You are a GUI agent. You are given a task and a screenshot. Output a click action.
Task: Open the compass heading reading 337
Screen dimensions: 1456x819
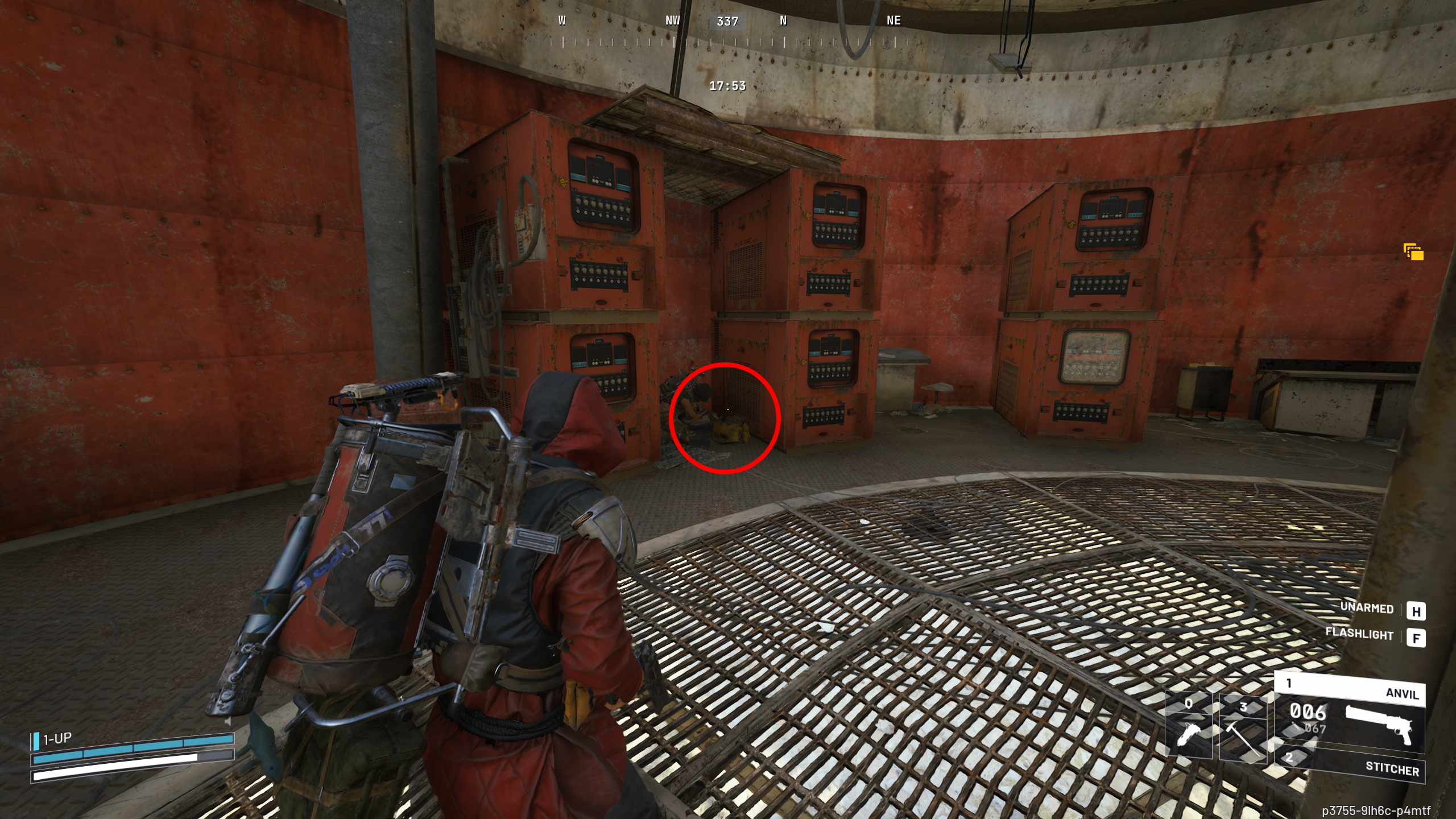(x=729, y=22)
